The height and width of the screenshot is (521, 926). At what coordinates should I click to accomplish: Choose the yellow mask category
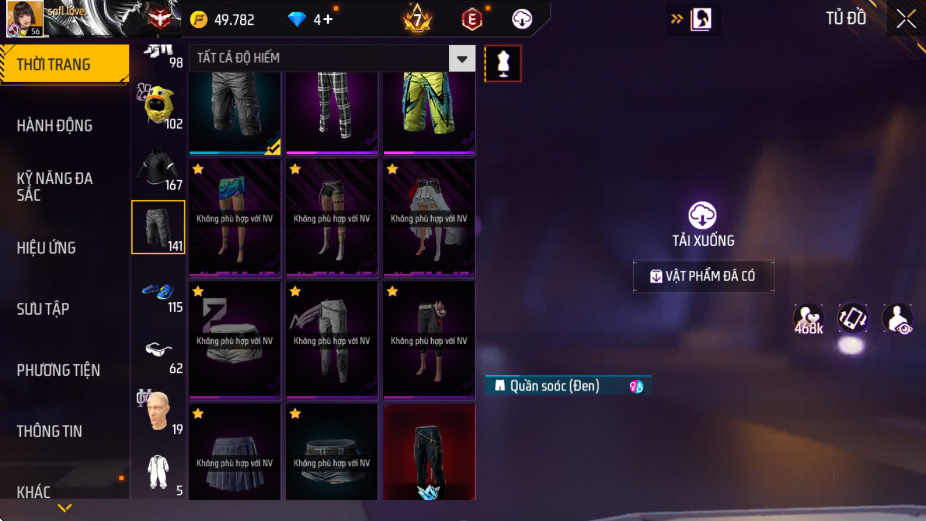click(x=158, y=105)
